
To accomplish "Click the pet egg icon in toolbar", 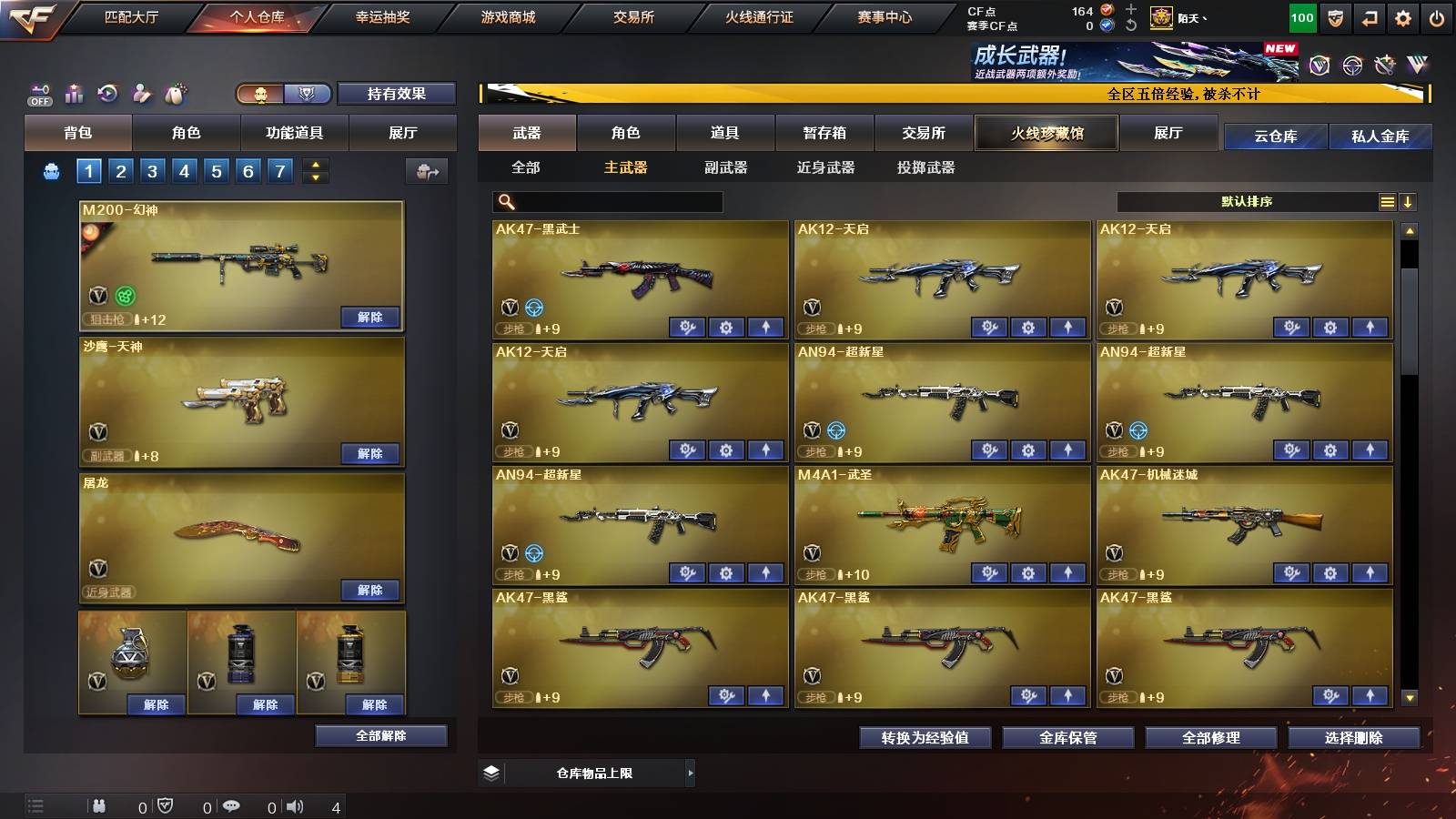I will tap(175, 93).
